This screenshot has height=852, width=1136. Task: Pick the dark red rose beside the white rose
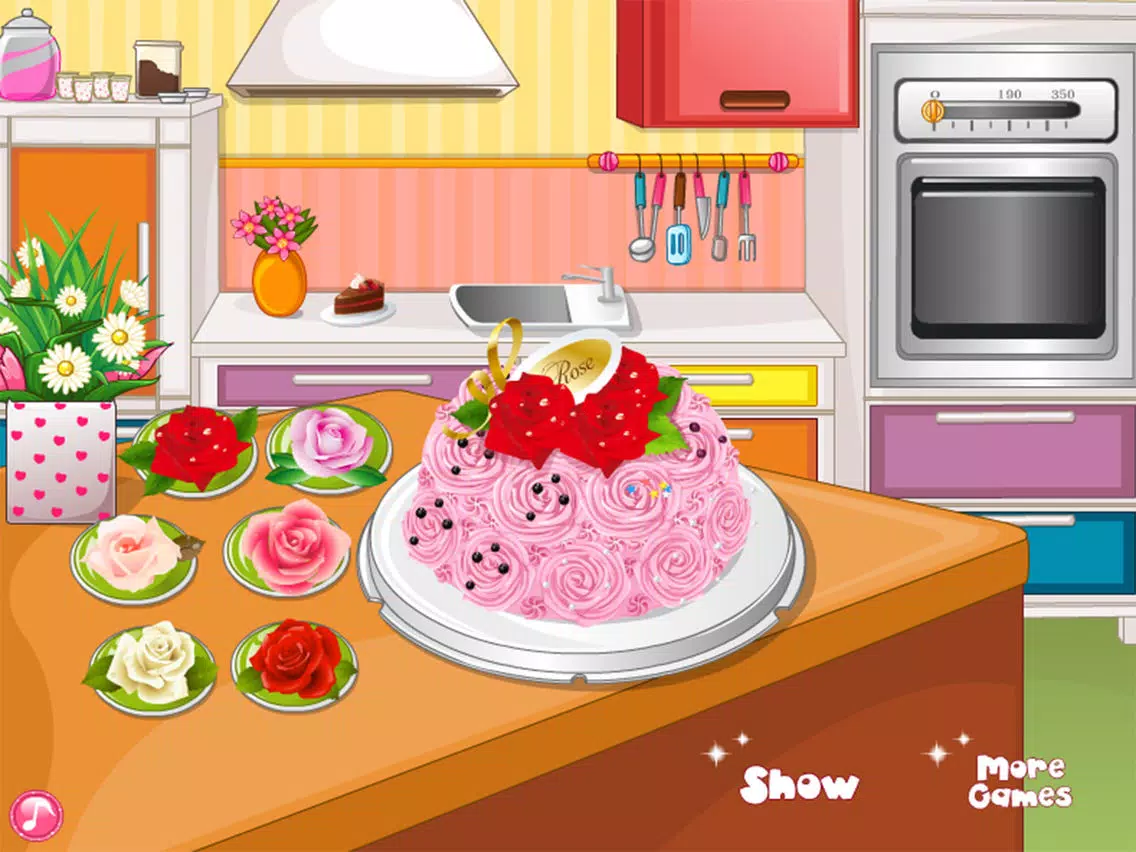pos(295,663)
